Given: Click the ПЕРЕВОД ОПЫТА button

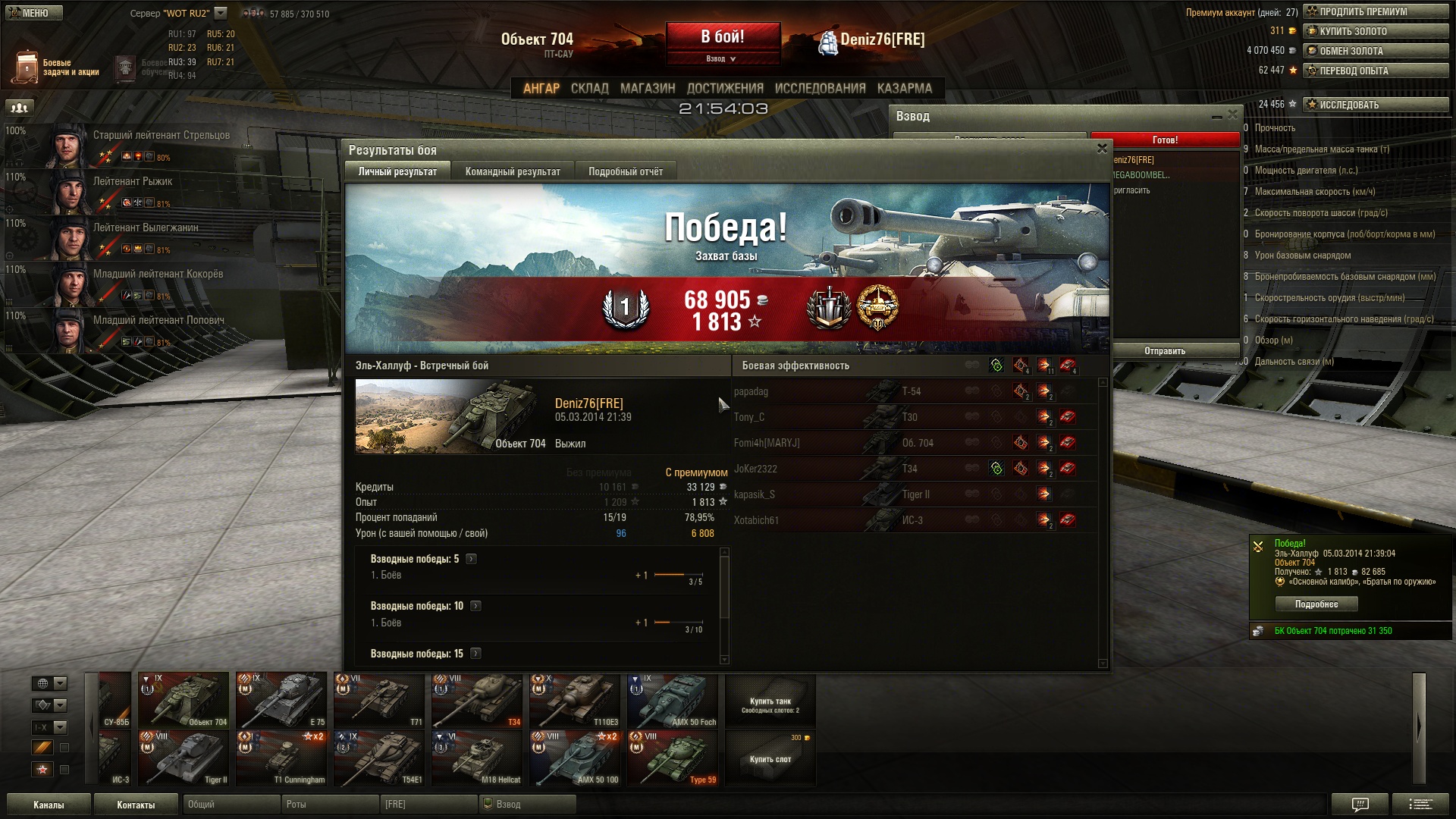Looking at the screenshot, I should [1375, 71].
